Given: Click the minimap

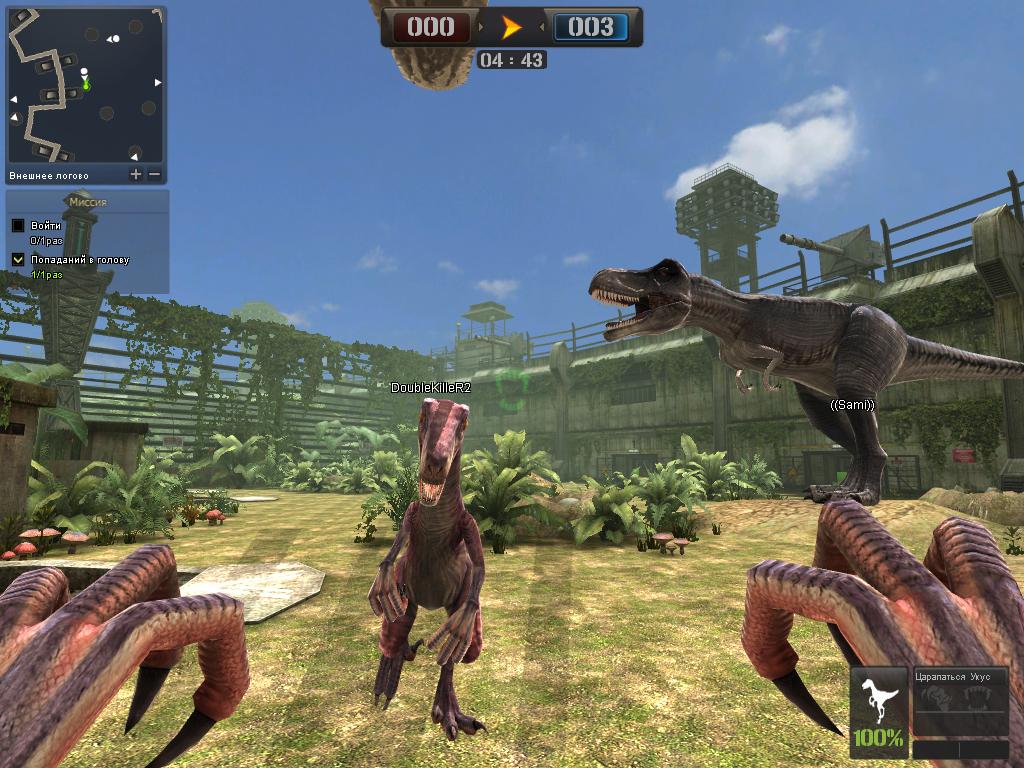Looking at the screenshot, I should 86,84.
